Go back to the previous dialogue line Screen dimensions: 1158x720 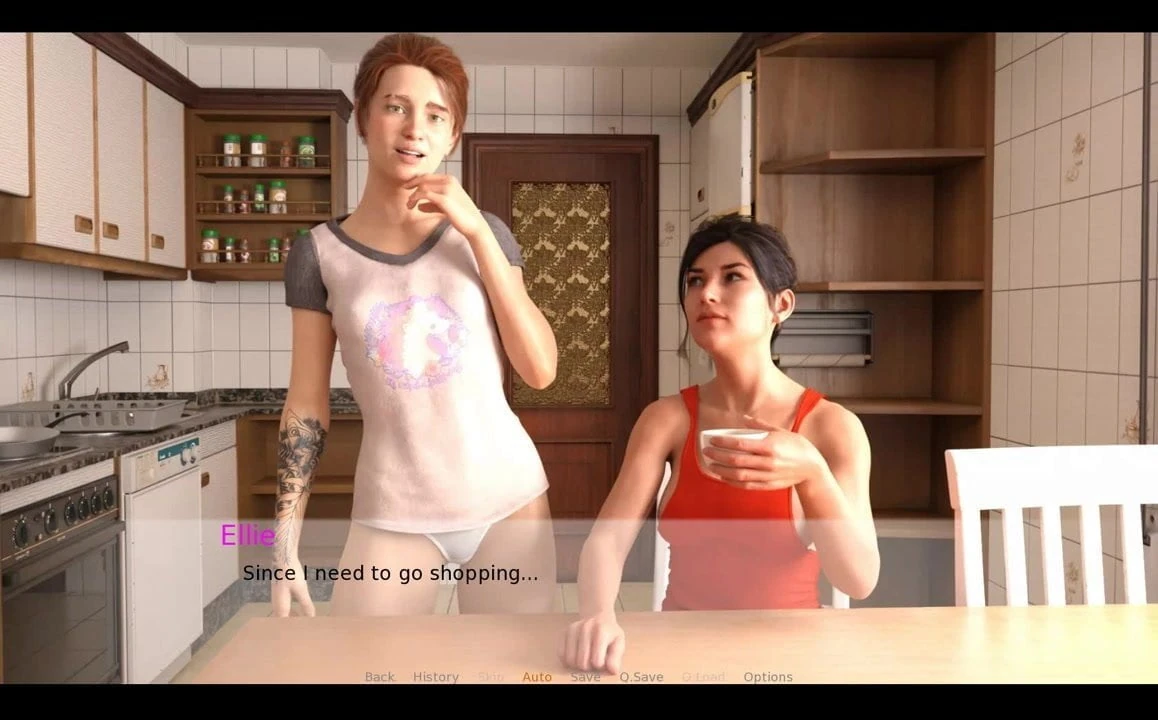point(379,677)
